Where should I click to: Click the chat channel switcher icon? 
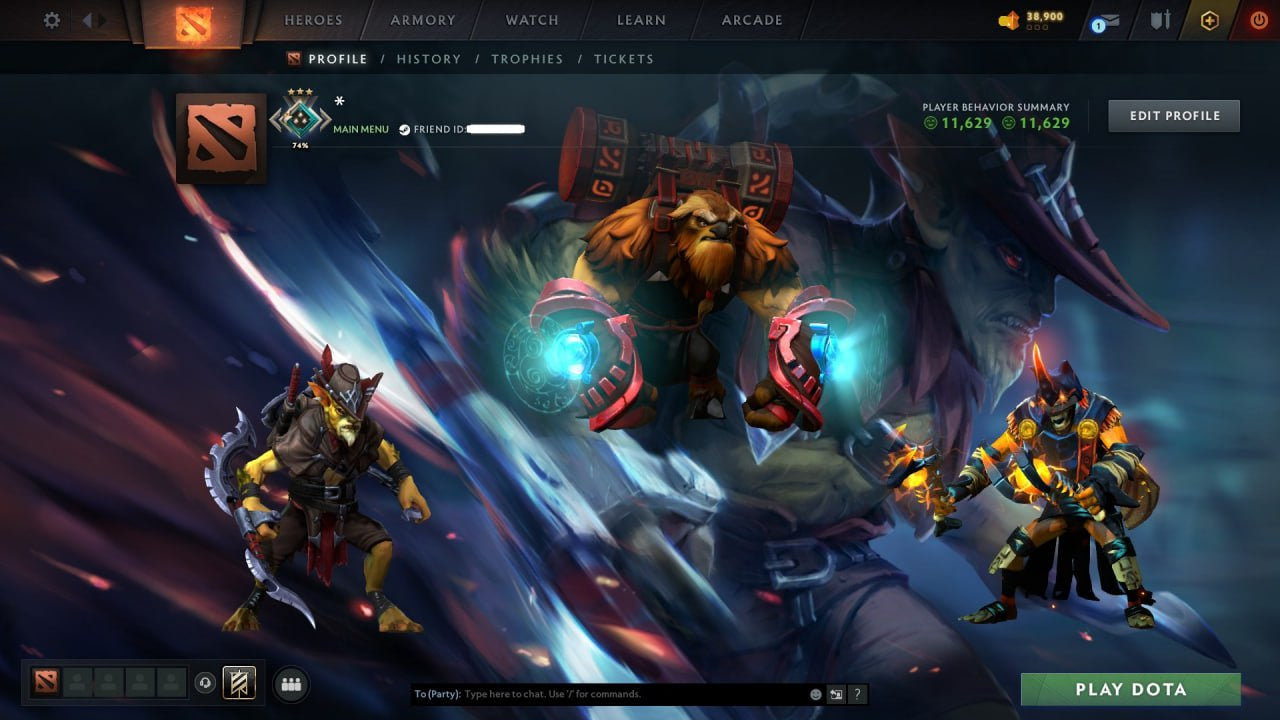coord(836,693)
